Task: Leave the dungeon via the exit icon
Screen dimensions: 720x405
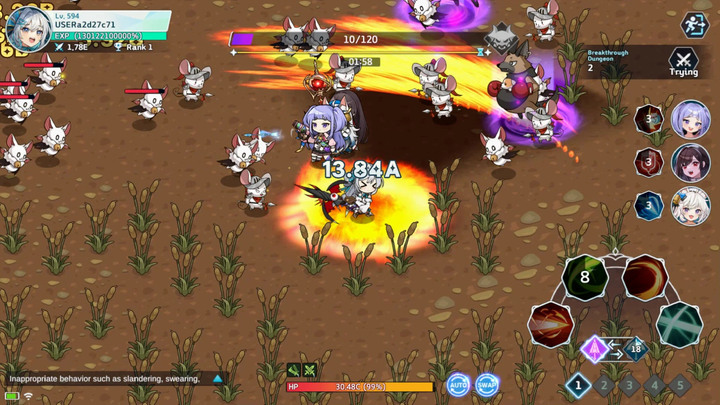Action: click(x=694, y=24)
